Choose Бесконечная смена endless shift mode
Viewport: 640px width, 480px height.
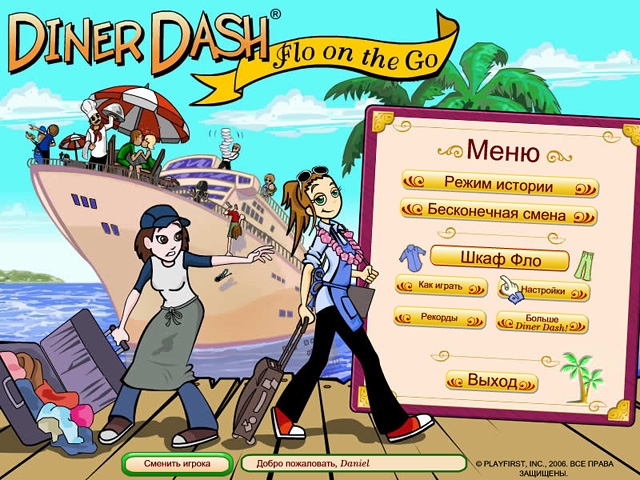pyautogui.click(x=498, y=214)
